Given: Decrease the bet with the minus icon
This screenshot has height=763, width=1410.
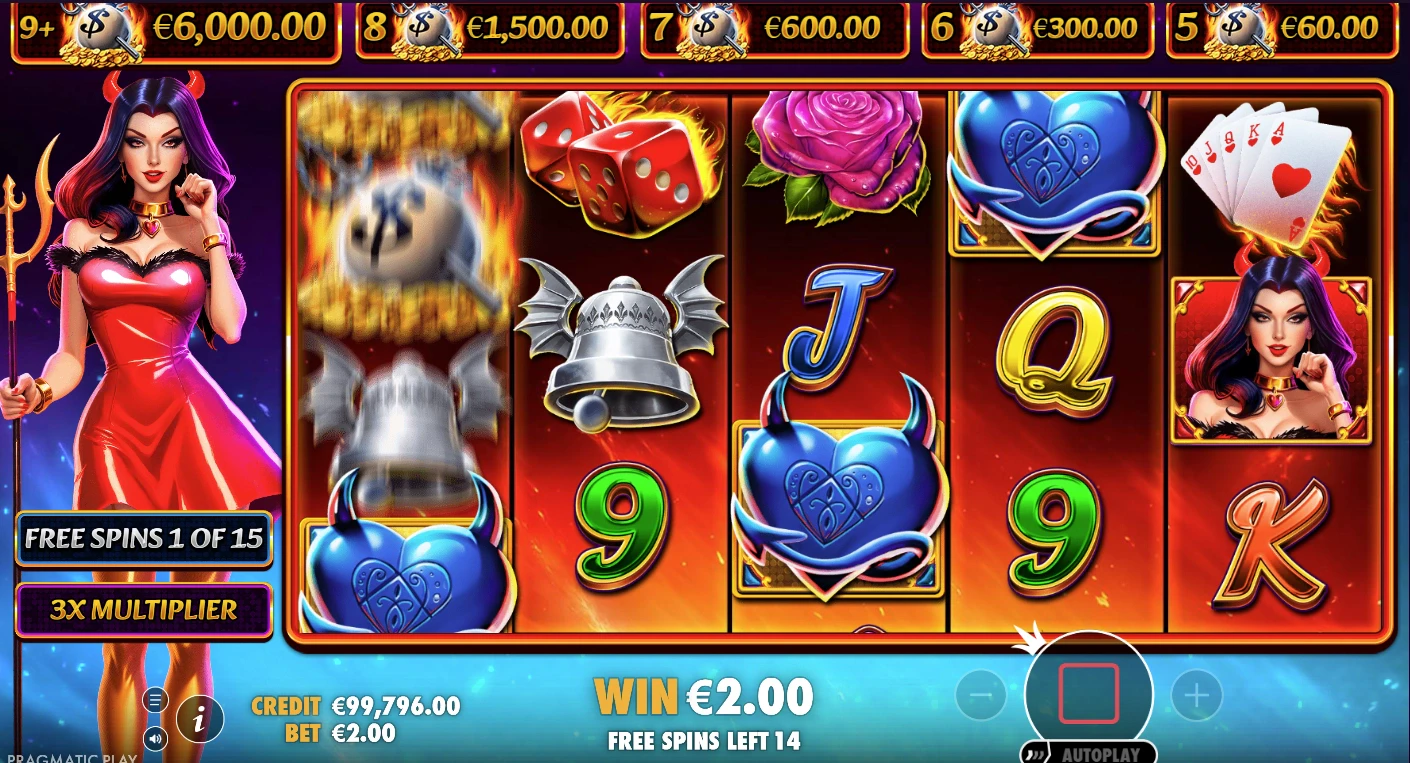Looking at the screenshot, I should tap(981, 693).
